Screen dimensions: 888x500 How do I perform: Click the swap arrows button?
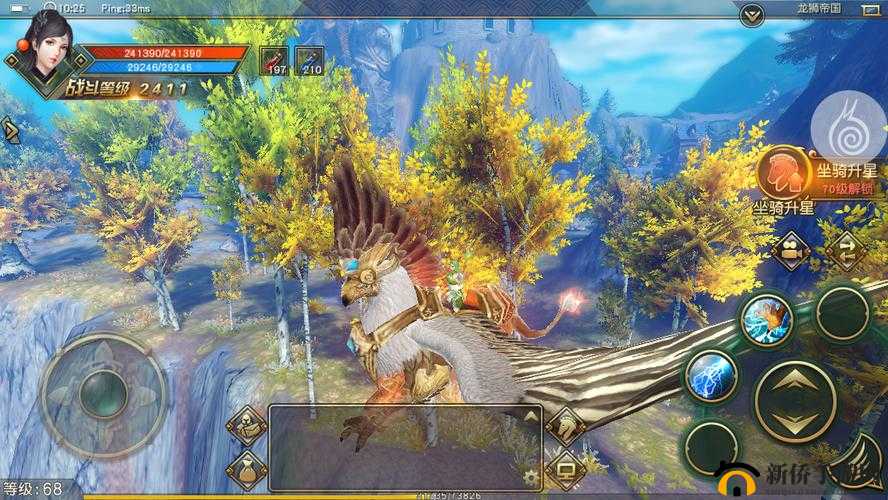click(x=845, y=250)
